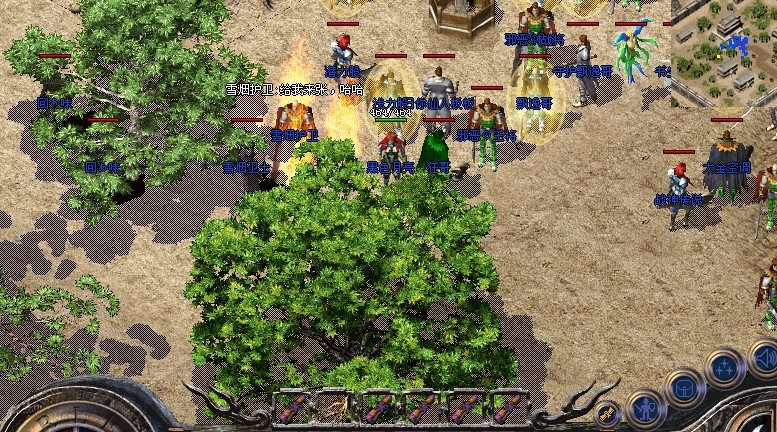Open the character equipment panel
This screenshot has height=432, width=777.
click(648, 407)
